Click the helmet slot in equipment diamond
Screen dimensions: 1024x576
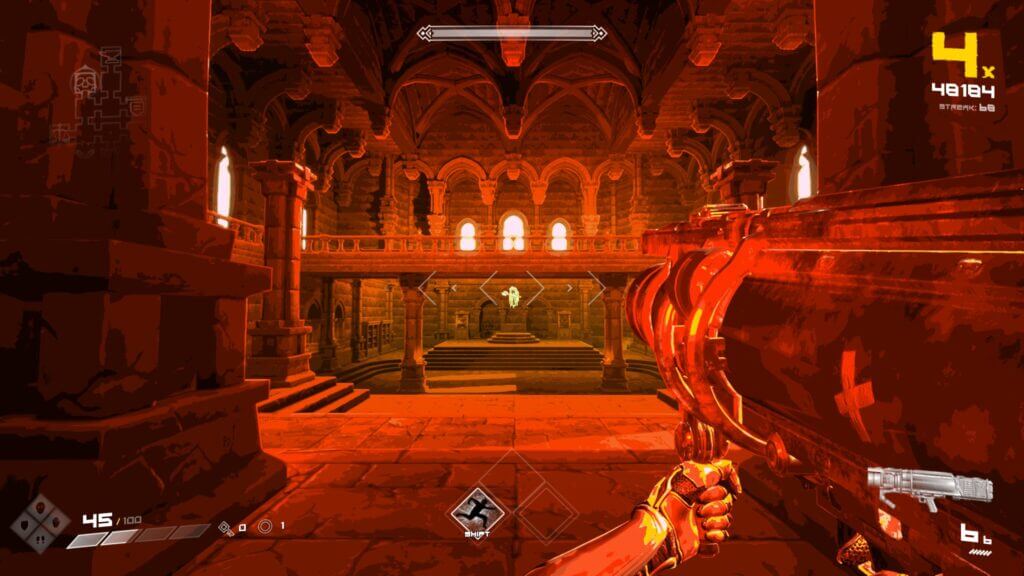(39, 507)
